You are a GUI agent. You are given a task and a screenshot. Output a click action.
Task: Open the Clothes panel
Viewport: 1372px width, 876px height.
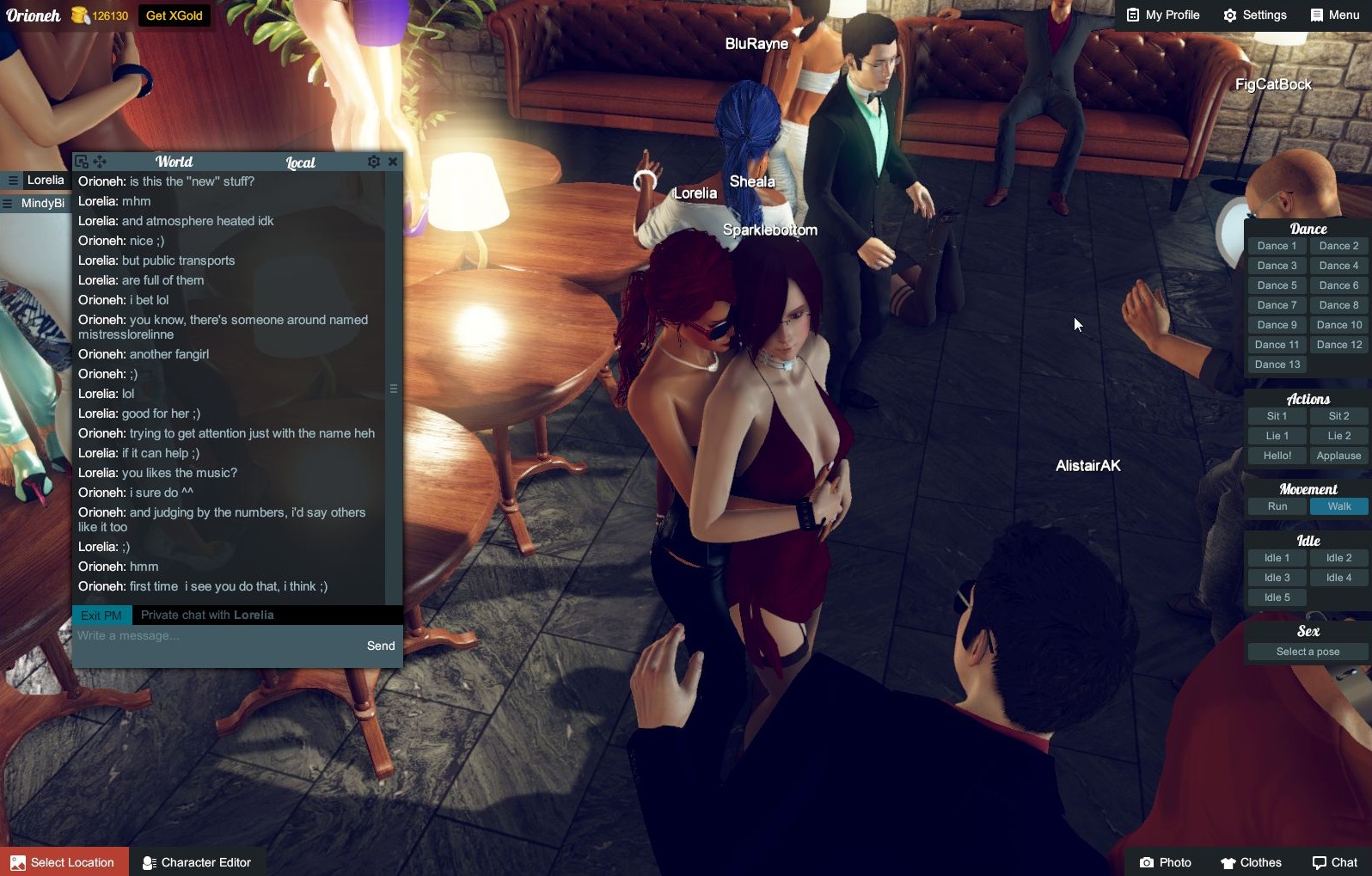point(1251,862)
